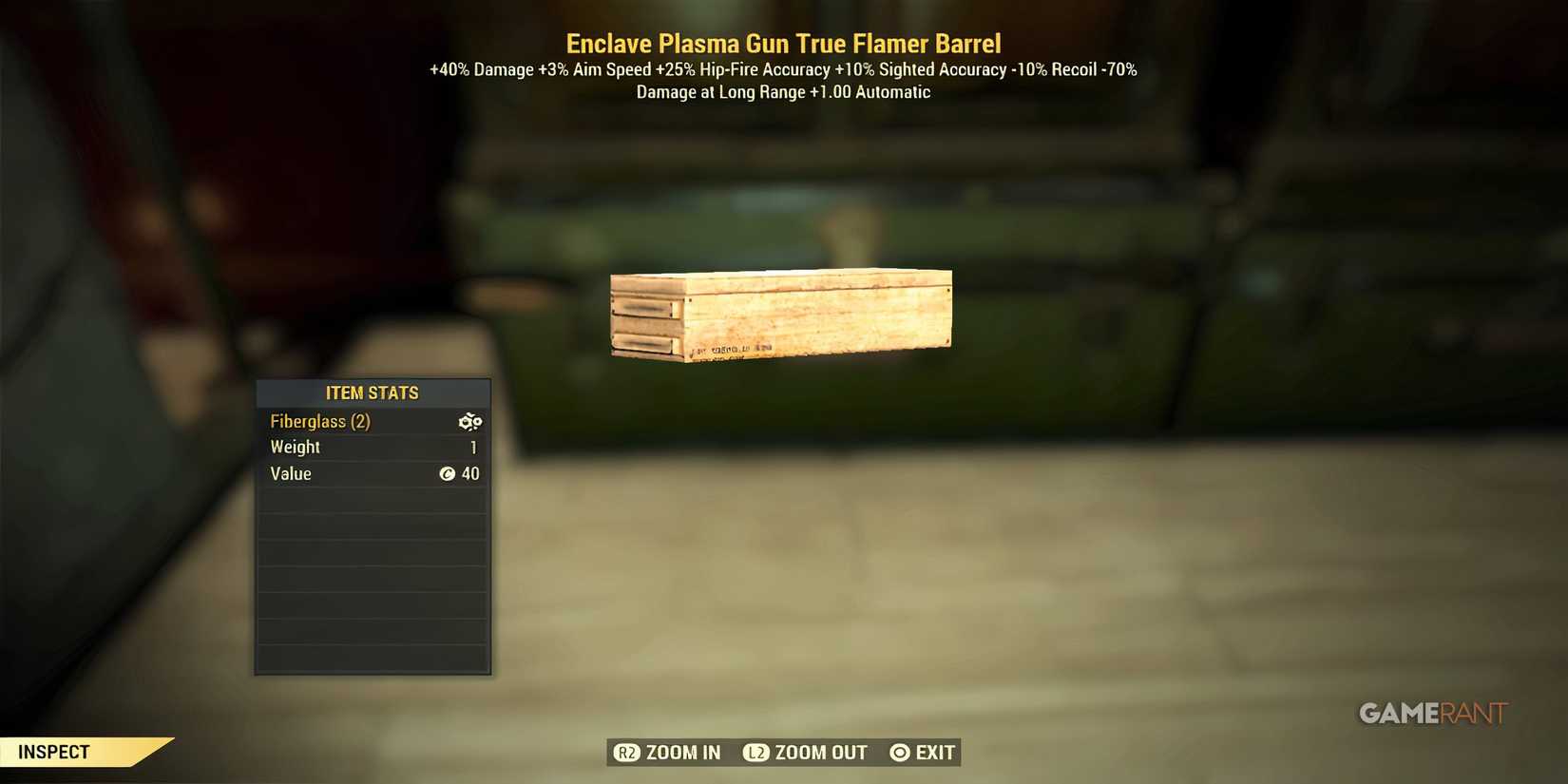Viewport: 1568px width, 784px height.
Task: Select the Fiberglass (2) component icon row
Action: (x=371, y=421)
